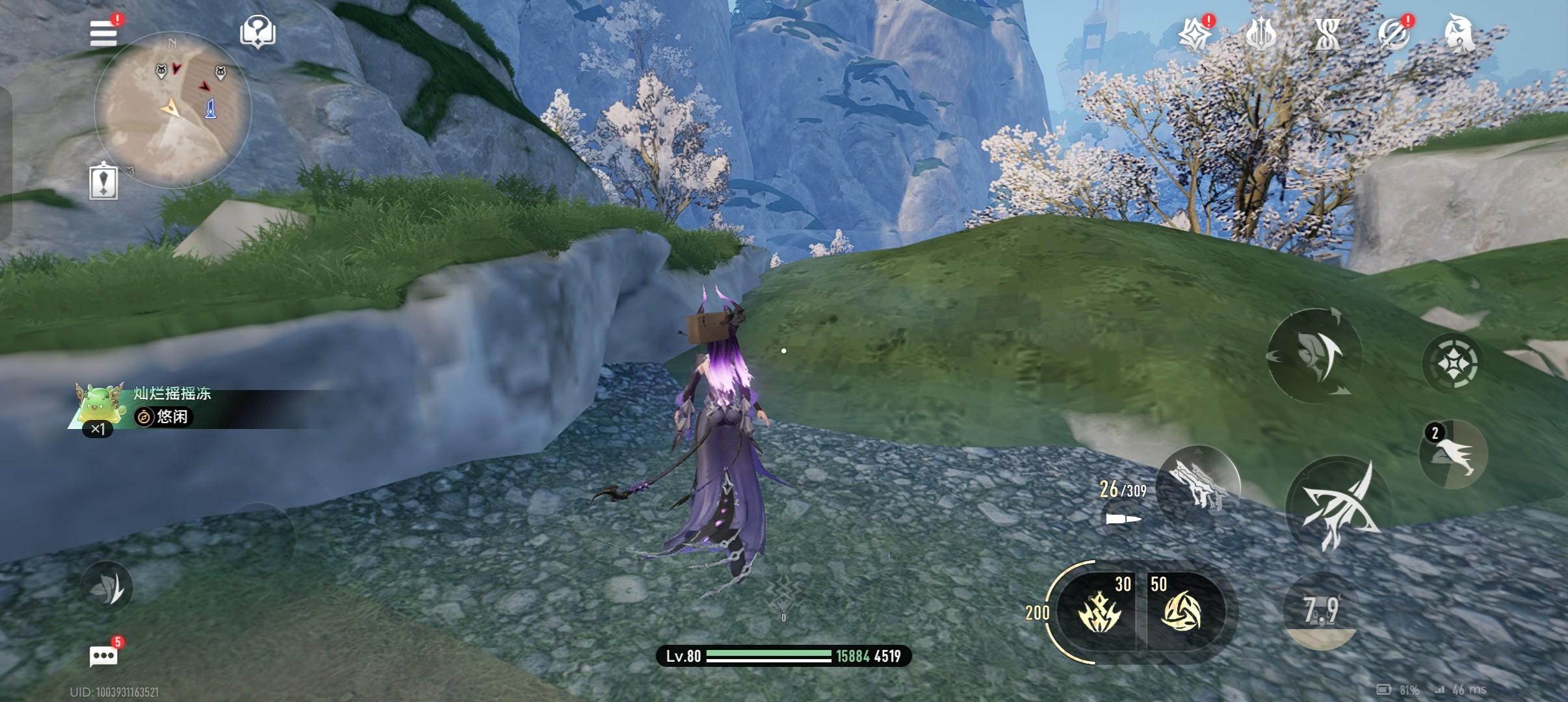Tap the ranged gun weapon button
Image resolution: width=1568 pixels, height=702 pixels.
(1199, 485)
